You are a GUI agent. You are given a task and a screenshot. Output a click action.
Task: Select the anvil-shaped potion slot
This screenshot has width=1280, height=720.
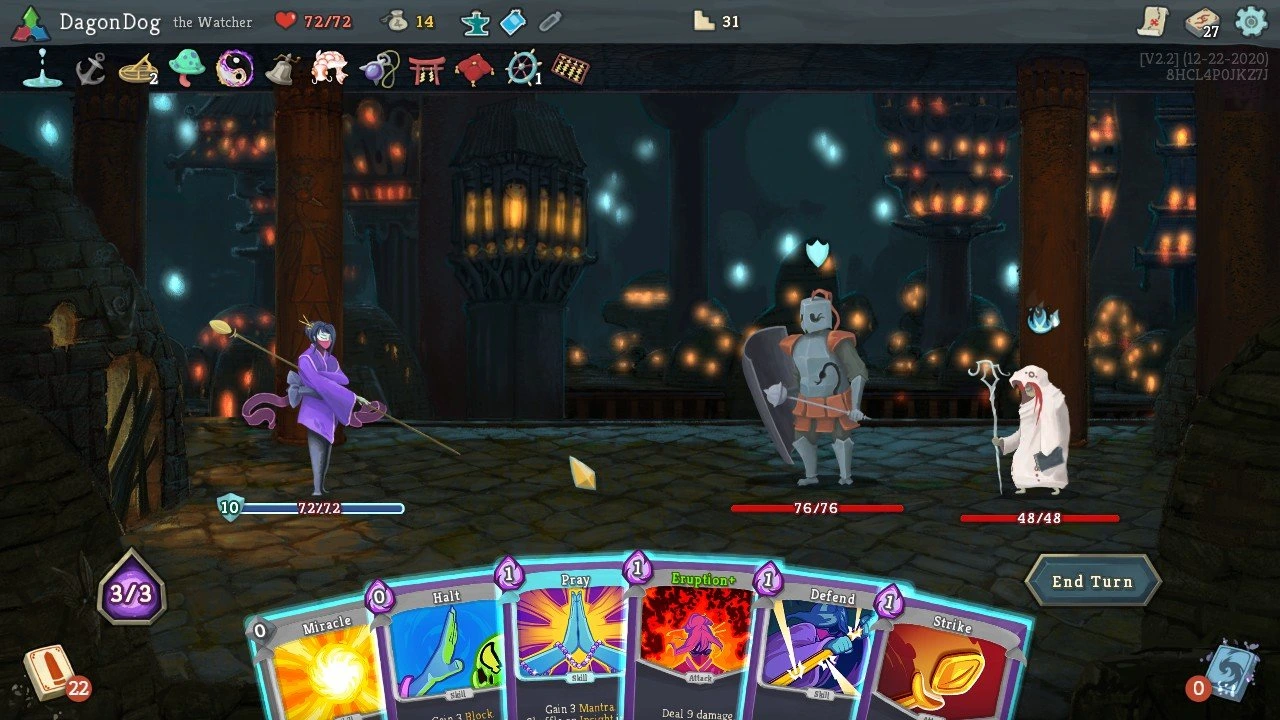(475, 22)
